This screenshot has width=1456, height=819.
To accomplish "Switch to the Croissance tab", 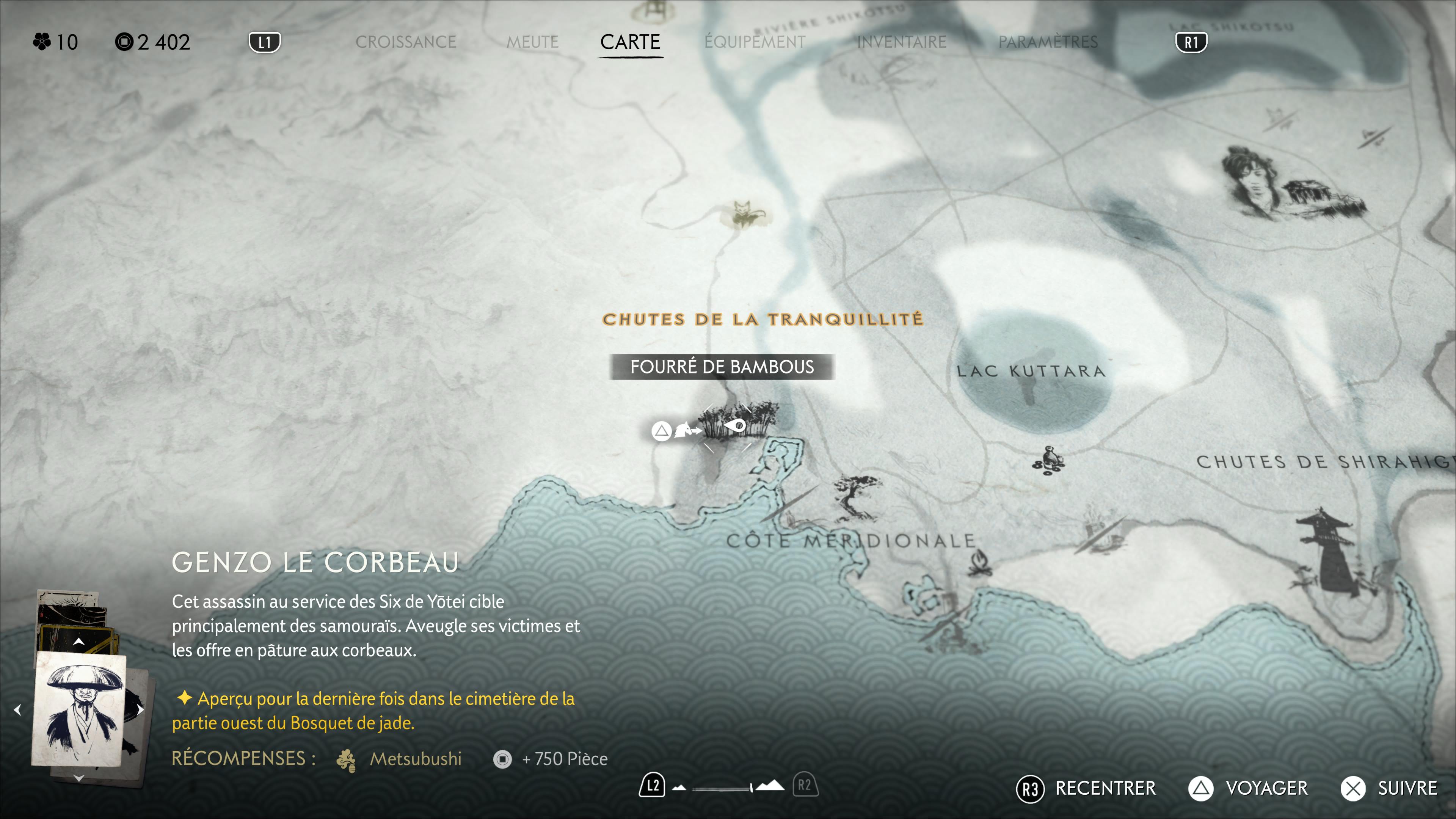I will pyautogui.click(x=405, y=42).
